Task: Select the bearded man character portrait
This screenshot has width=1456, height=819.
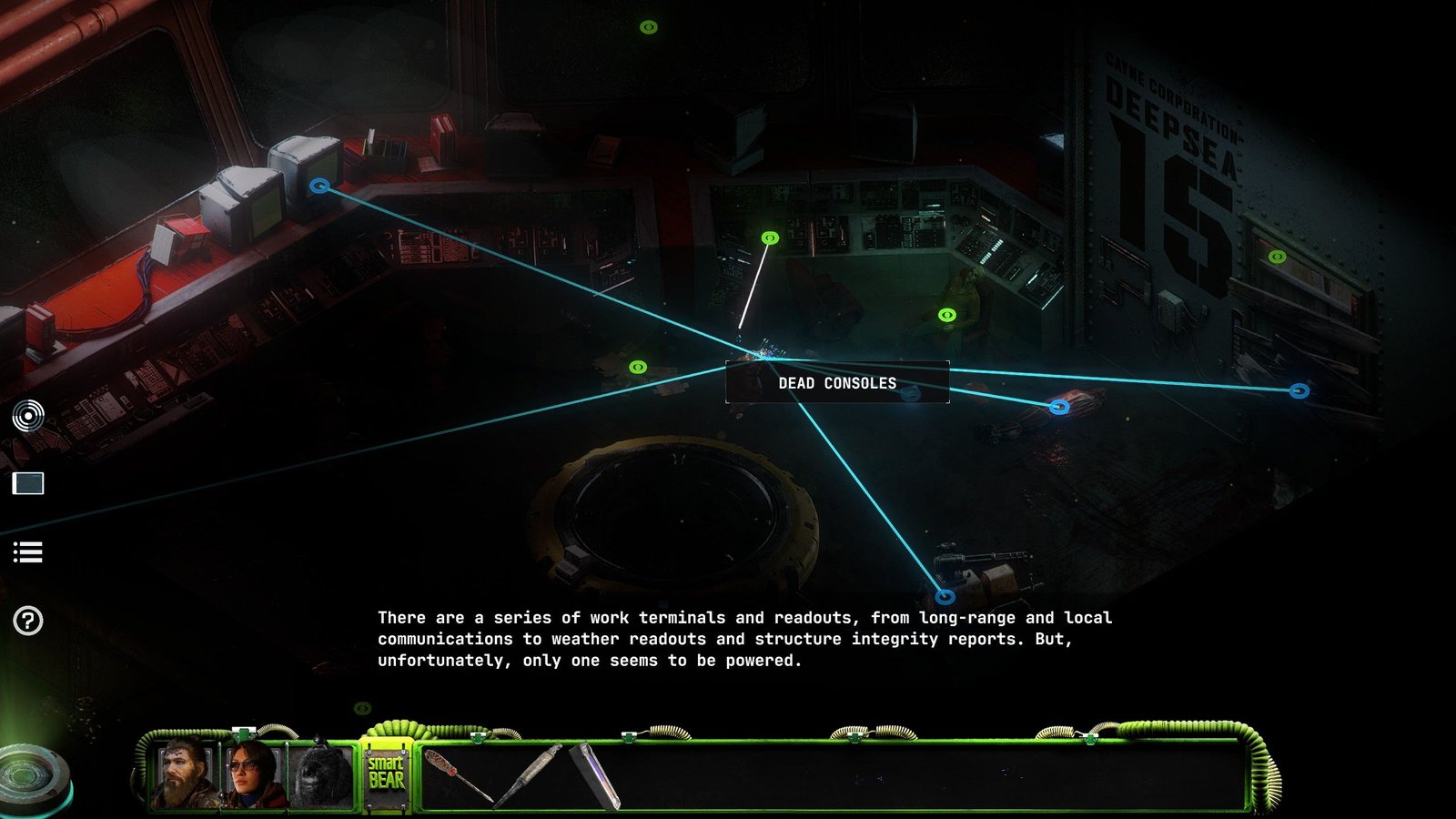Action: (x=186, y=775)
